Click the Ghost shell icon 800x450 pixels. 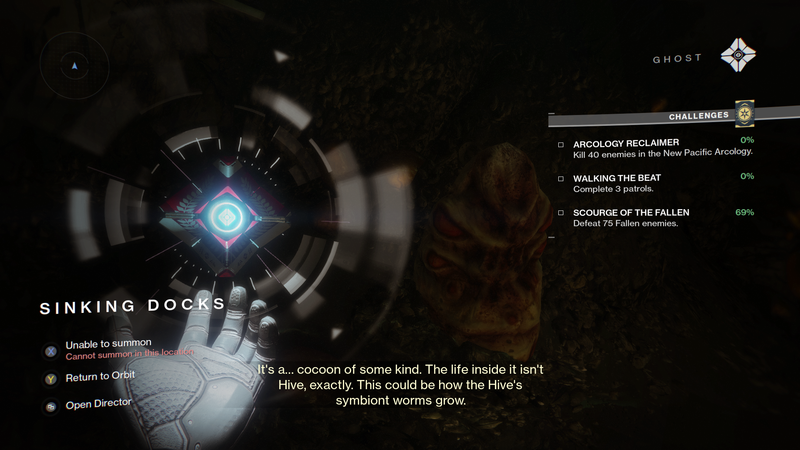click(739, 56)
